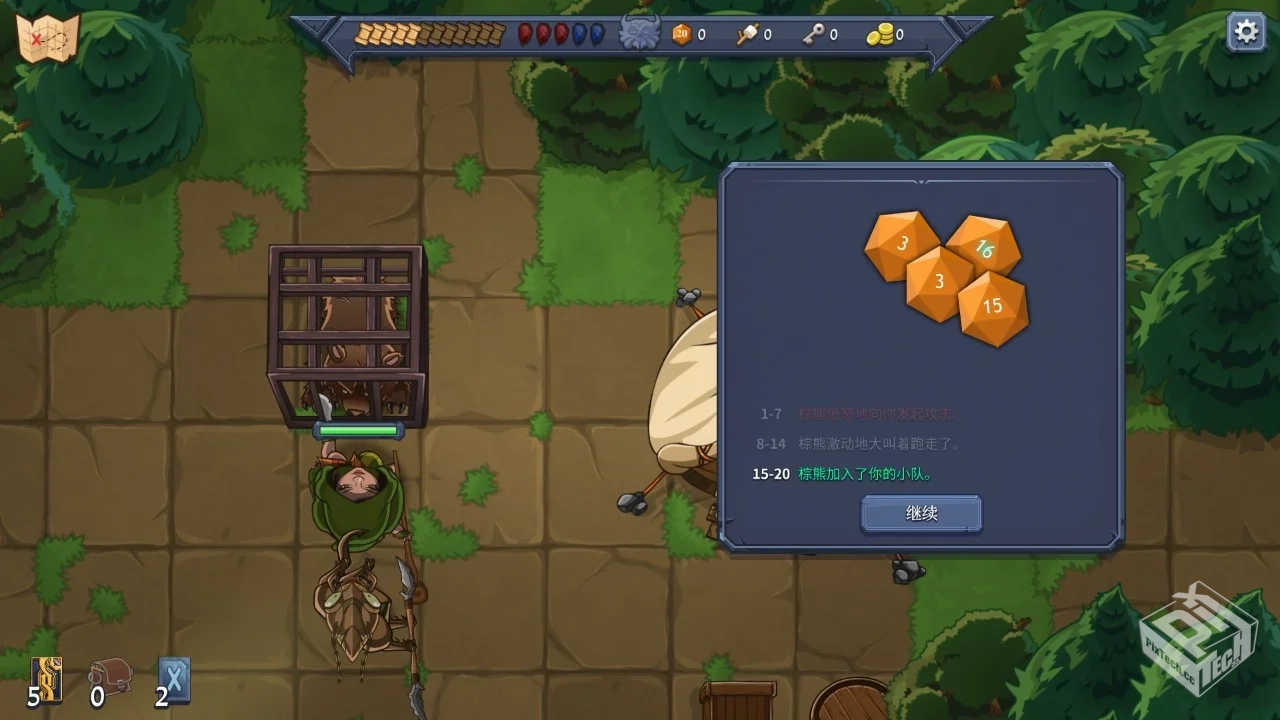
Task: Open the gear settings menu
Action: click(1246, 32)
